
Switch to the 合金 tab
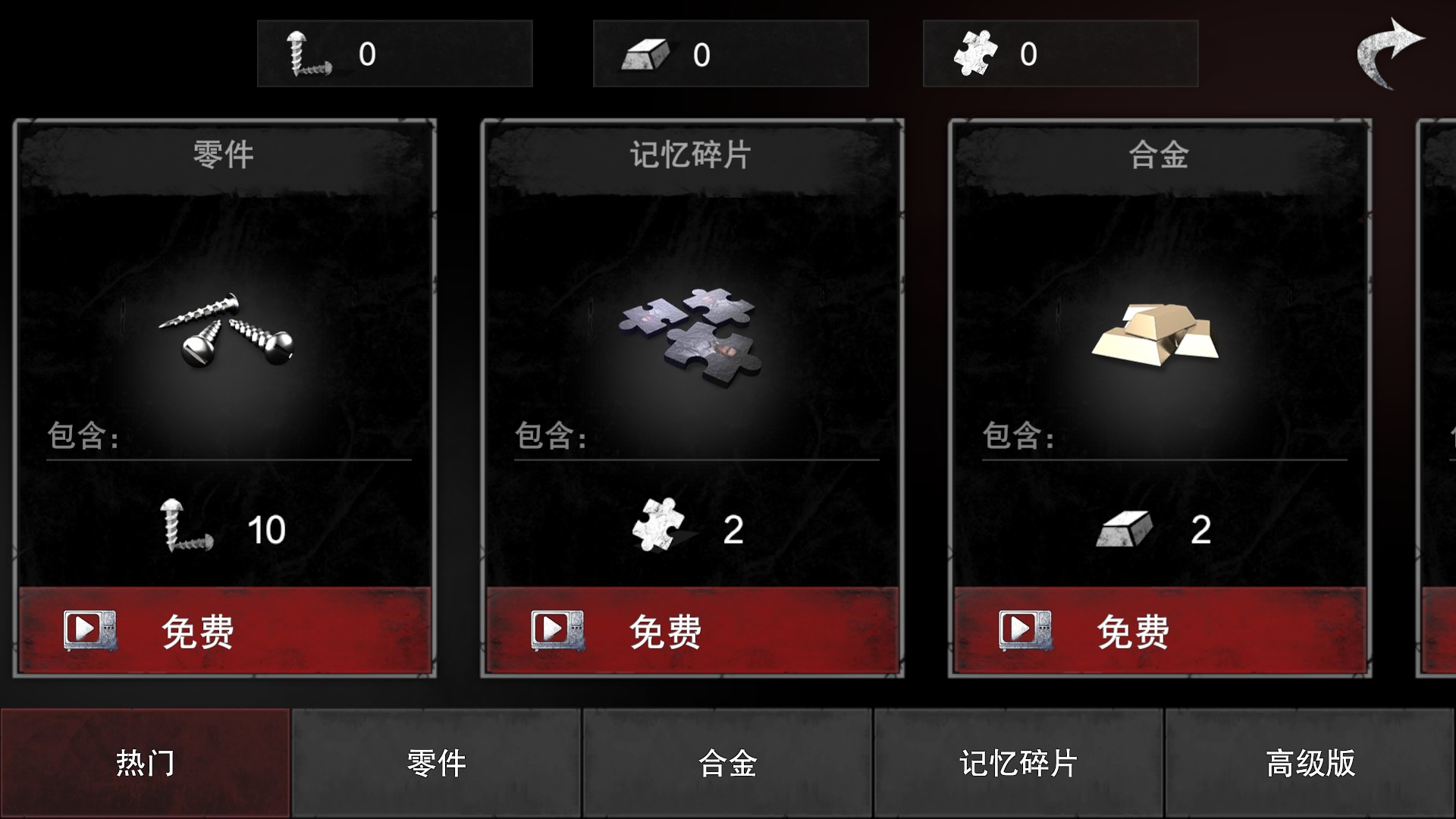click(x=727, y=764)
